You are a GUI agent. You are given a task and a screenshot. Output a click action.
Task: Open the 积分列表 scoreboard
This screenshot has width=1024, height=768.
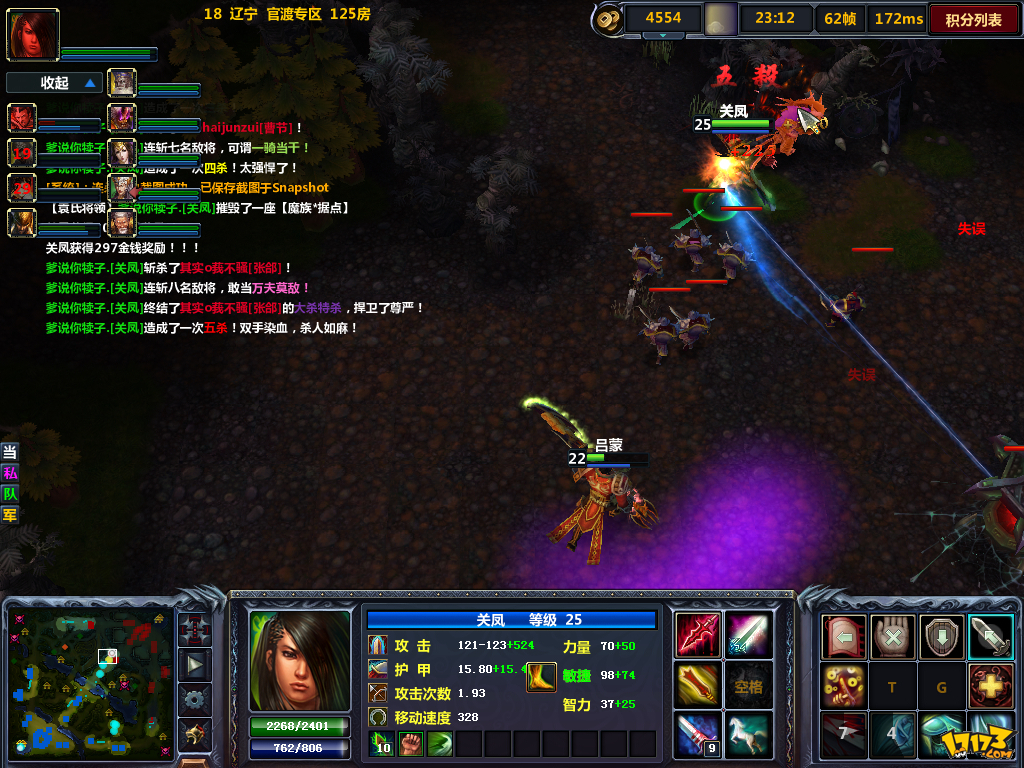[973, 19]
